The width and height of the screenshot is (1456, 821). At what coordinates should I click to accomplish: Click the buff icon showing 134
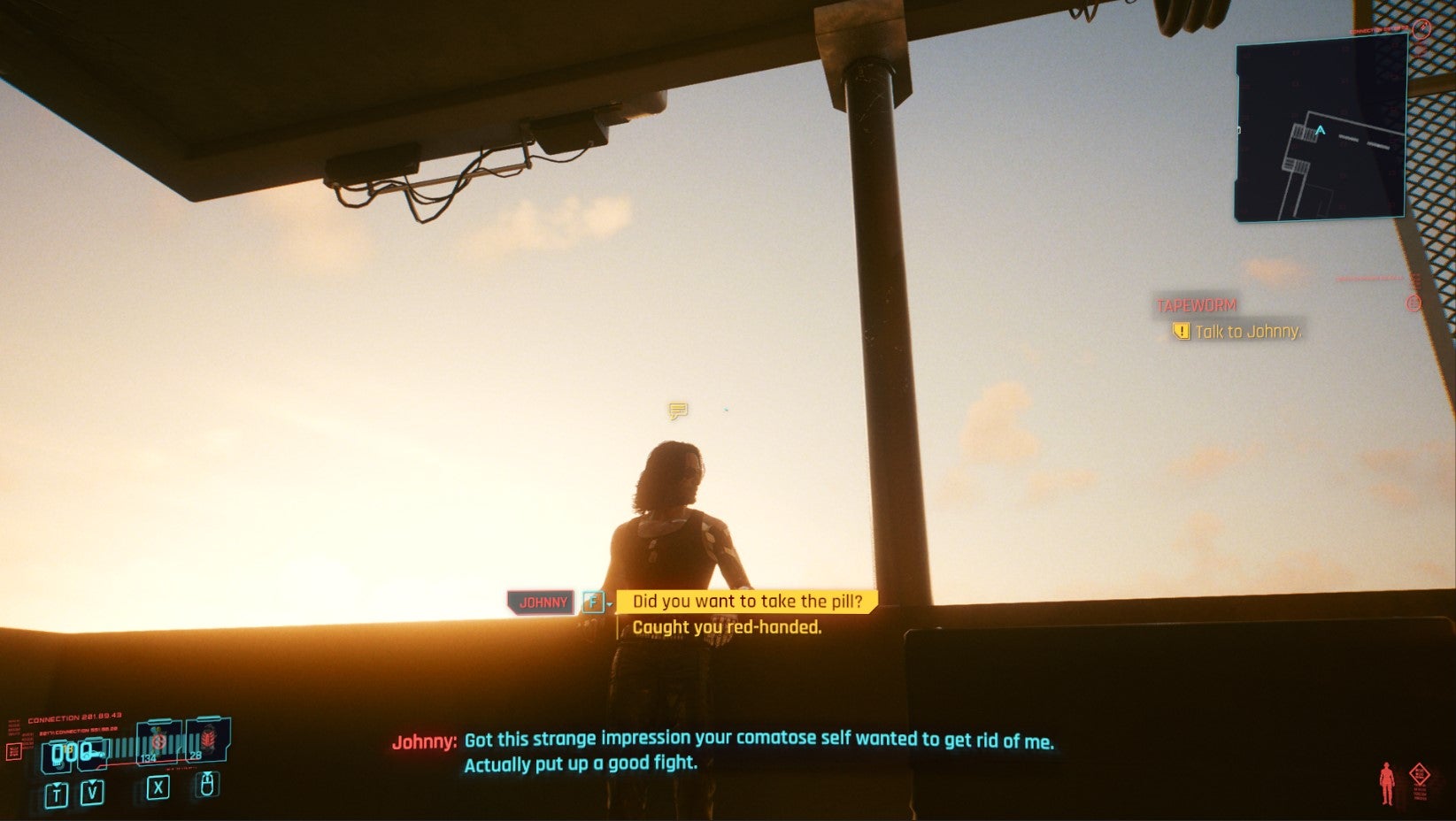click(x=158, y=742)
